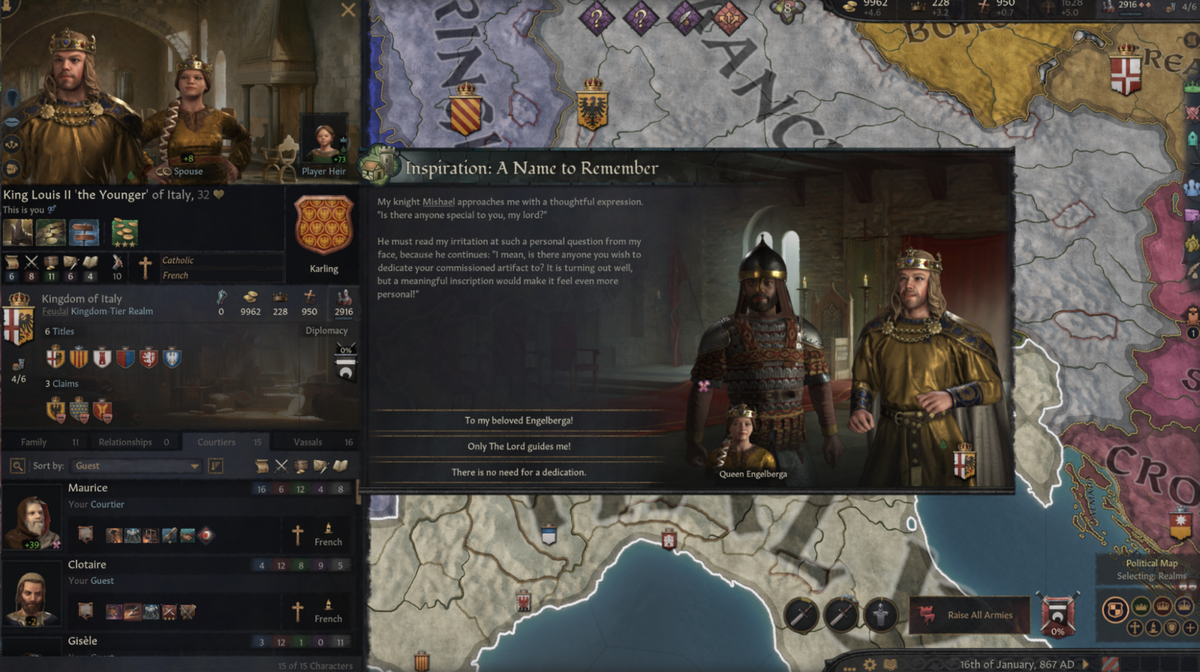Select guest Clotaire in the list
Image resolution: width=1200 pixels, height=672 pixels.
click(x=89, y=565)
